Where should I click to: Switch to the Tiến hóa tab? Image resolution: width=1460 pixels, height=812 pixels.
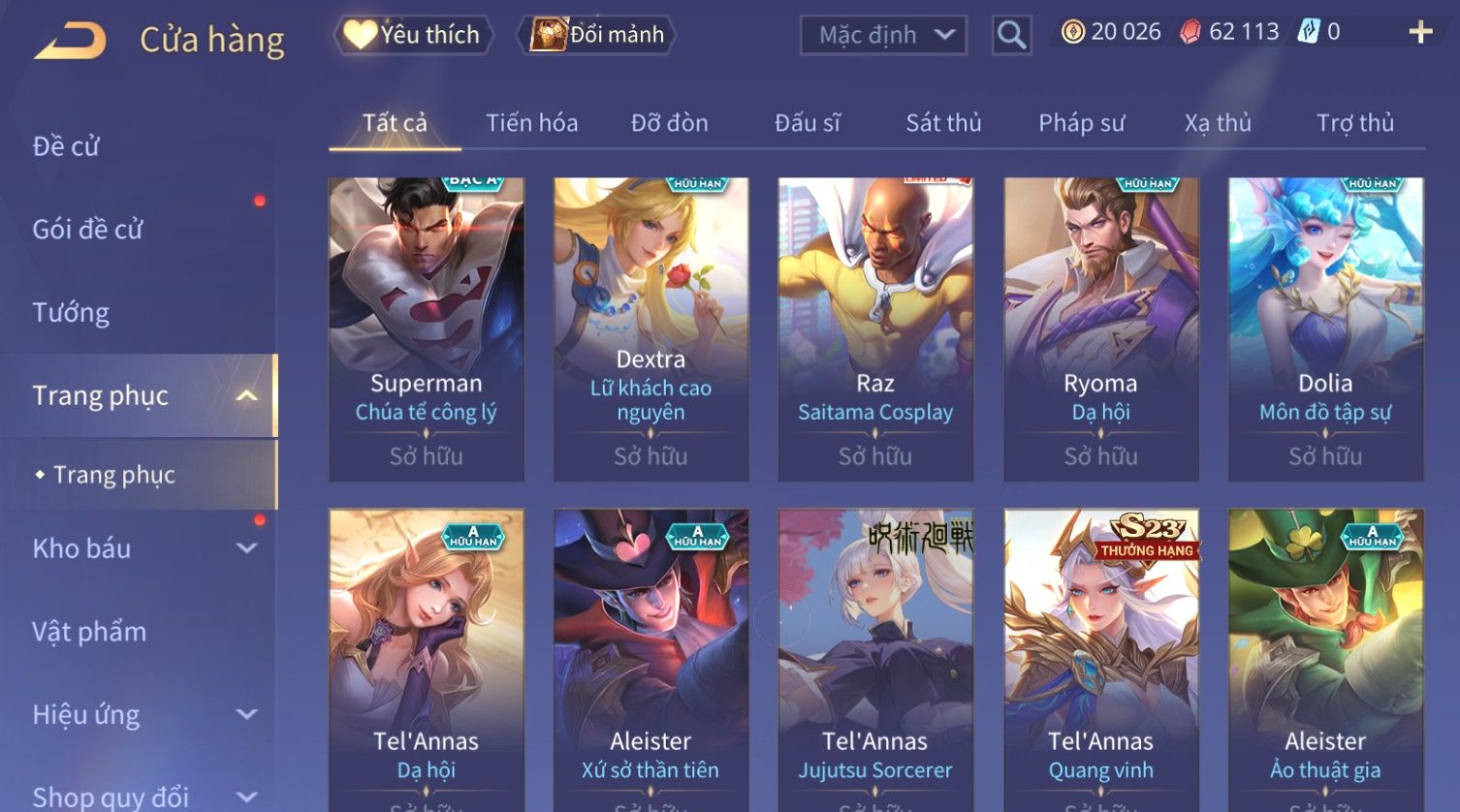(531, 123)
